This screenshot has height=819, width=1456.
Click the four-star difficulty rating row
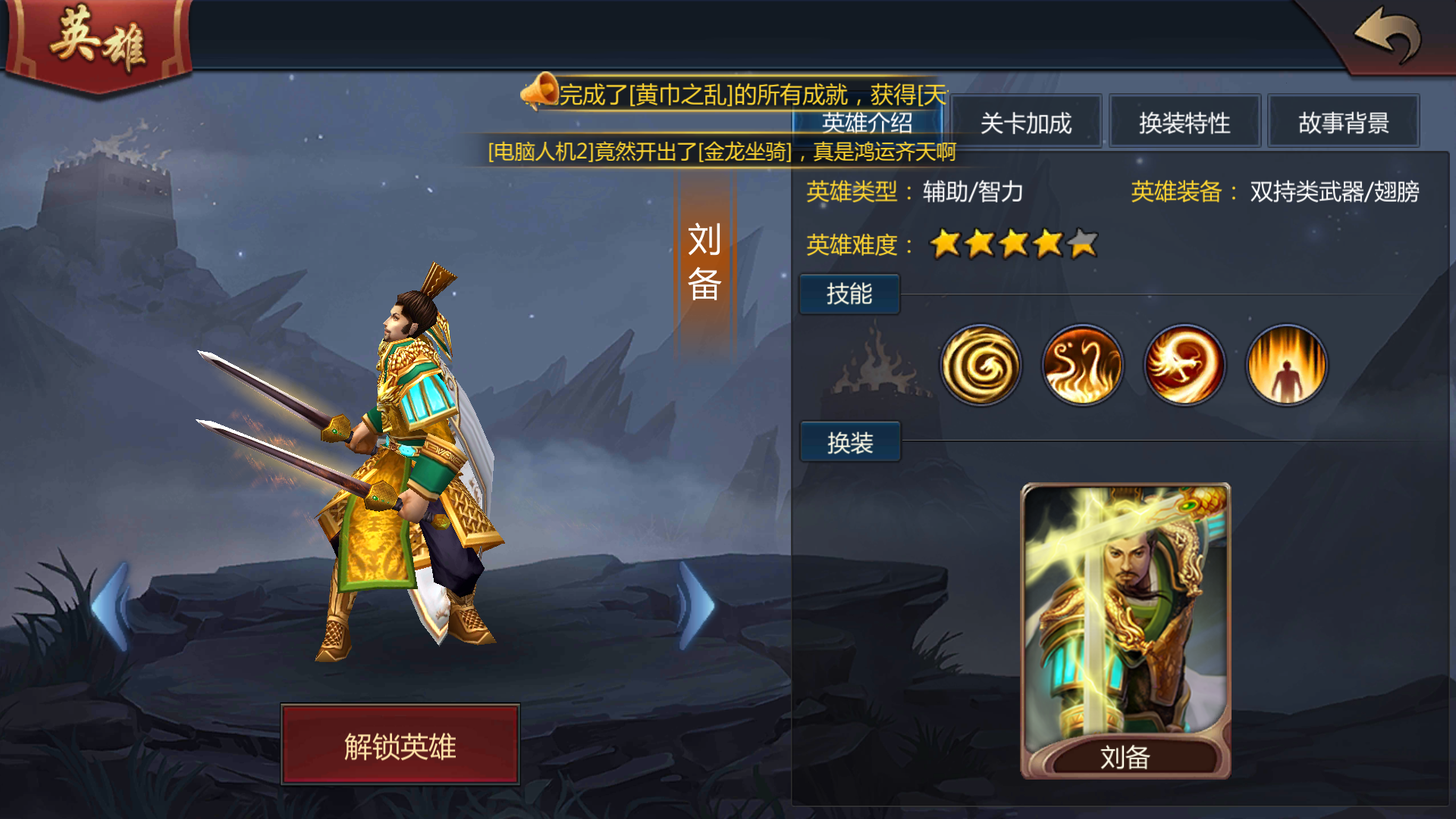pyautogui.click(x=1015, y=244)
